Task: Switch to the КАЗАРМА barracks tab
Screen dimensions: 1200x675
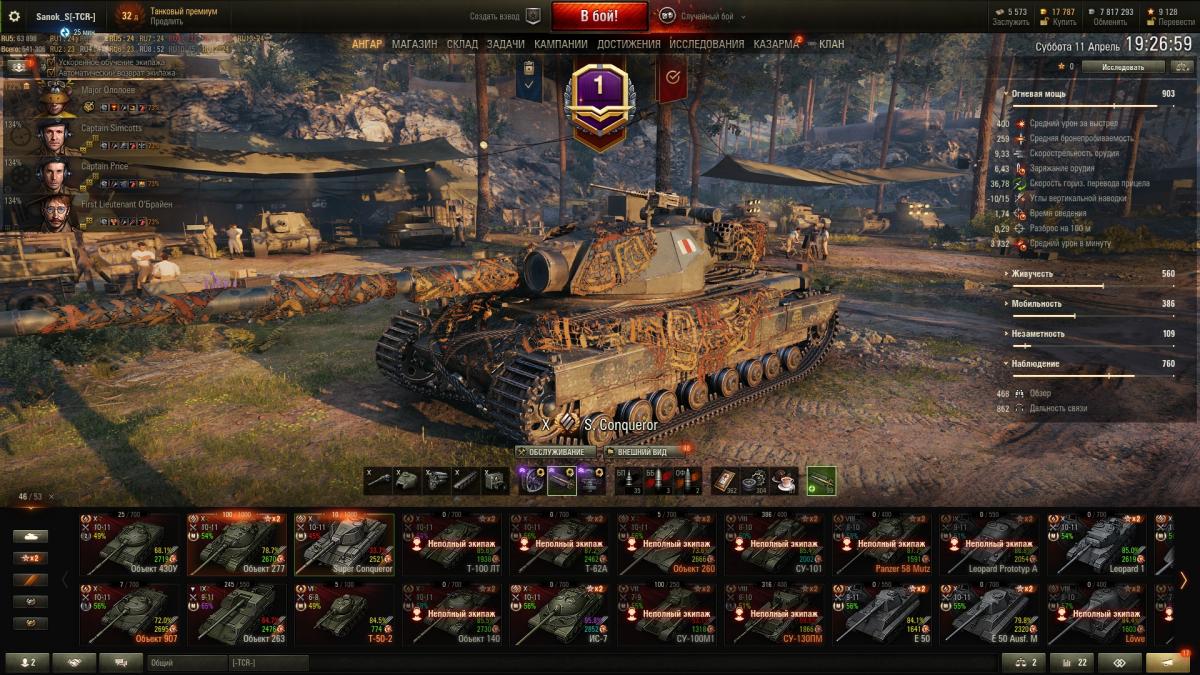Action: click(x=776, y=44)
